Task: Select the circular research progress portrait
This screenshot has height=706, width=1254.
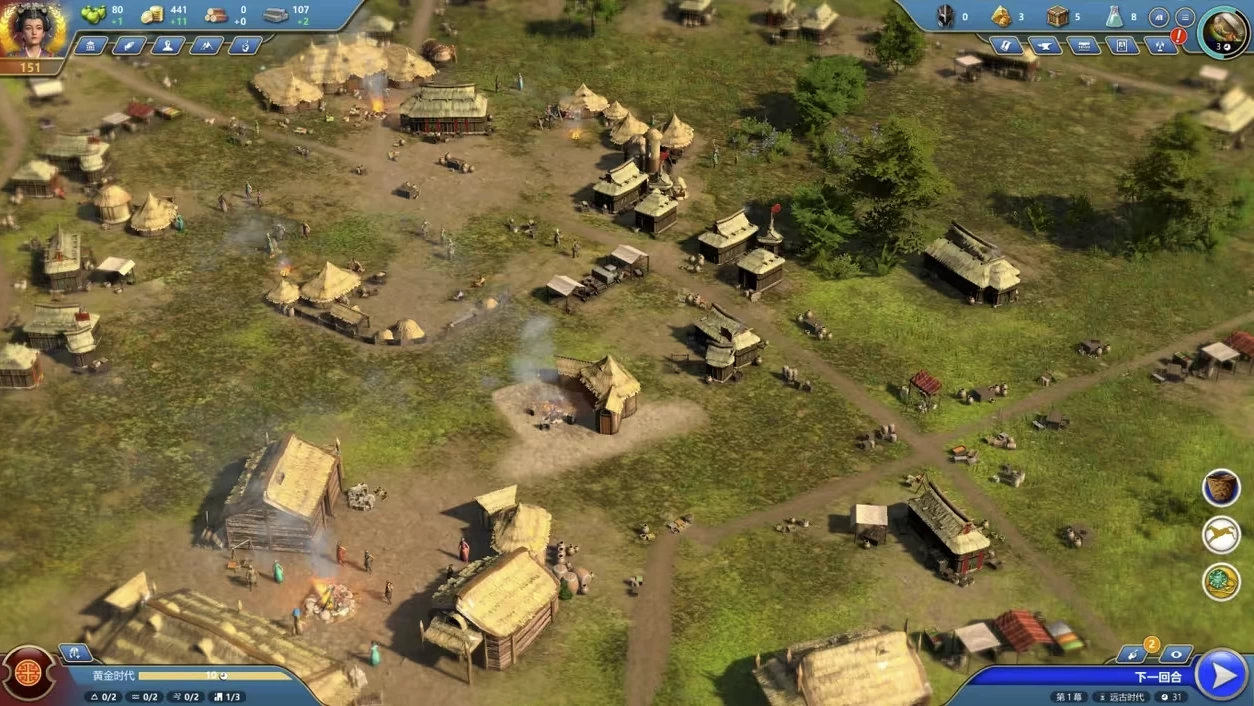Action: 1222,31
